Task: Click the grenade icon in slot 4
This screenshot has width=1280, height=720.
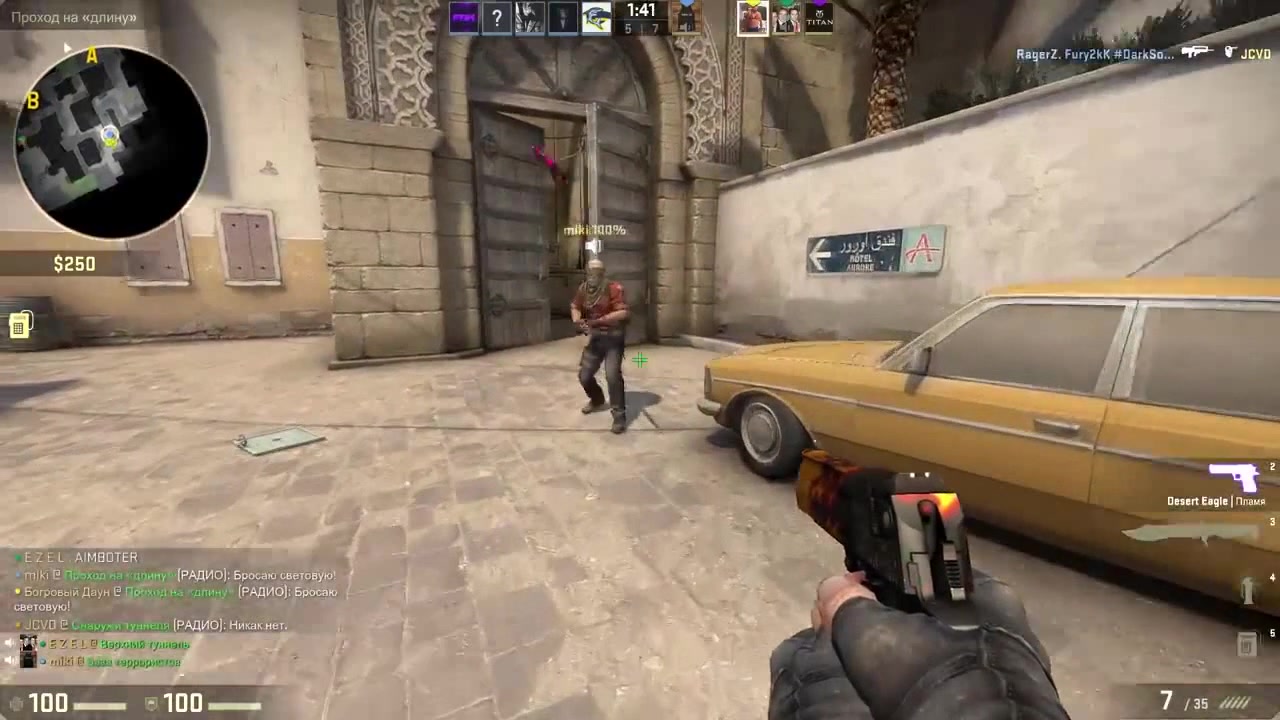Action: 1248,592
